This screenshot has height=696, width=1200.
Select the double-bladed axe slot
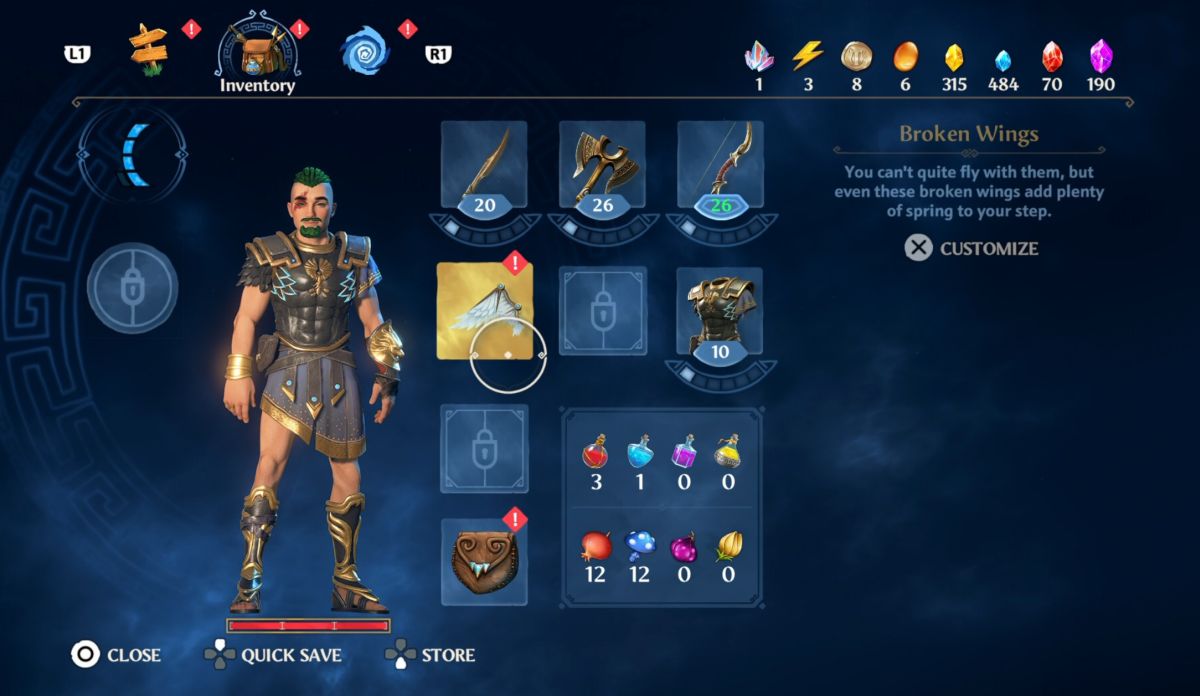point(602,167)
